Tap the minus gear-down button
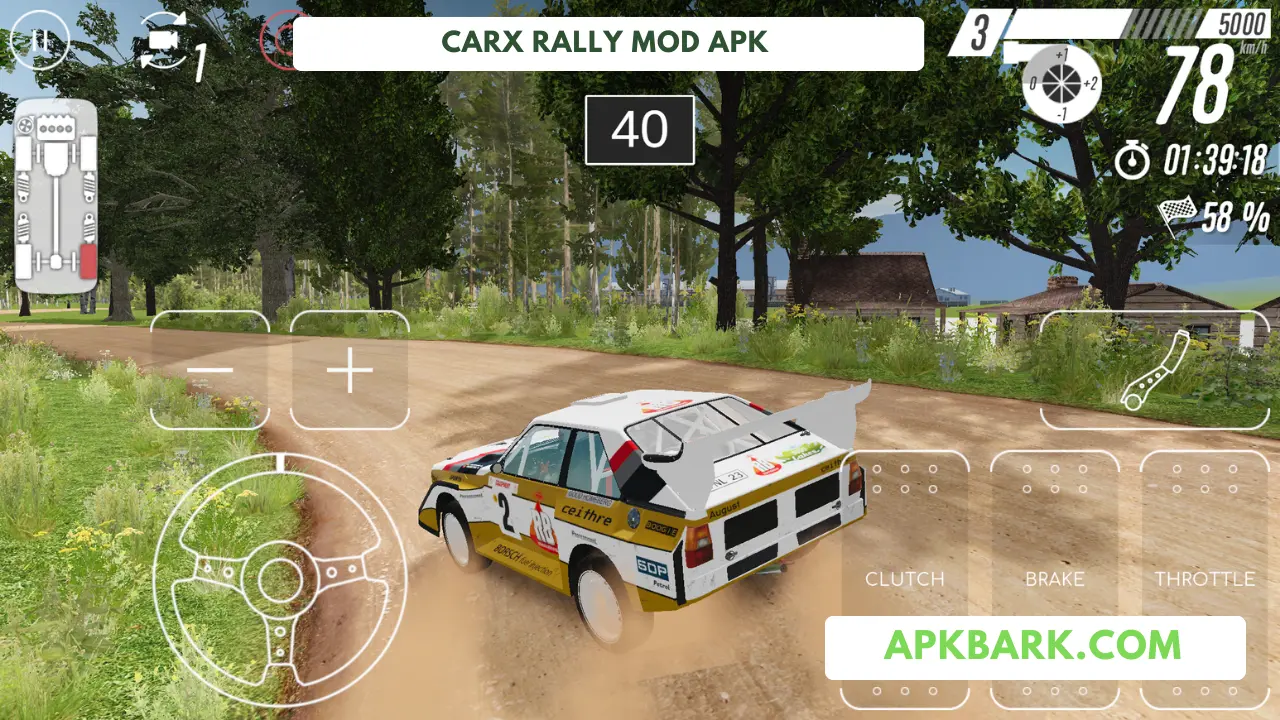This screenshot has height=720, width=1280. pyautogui.click(x=210, y=371)
